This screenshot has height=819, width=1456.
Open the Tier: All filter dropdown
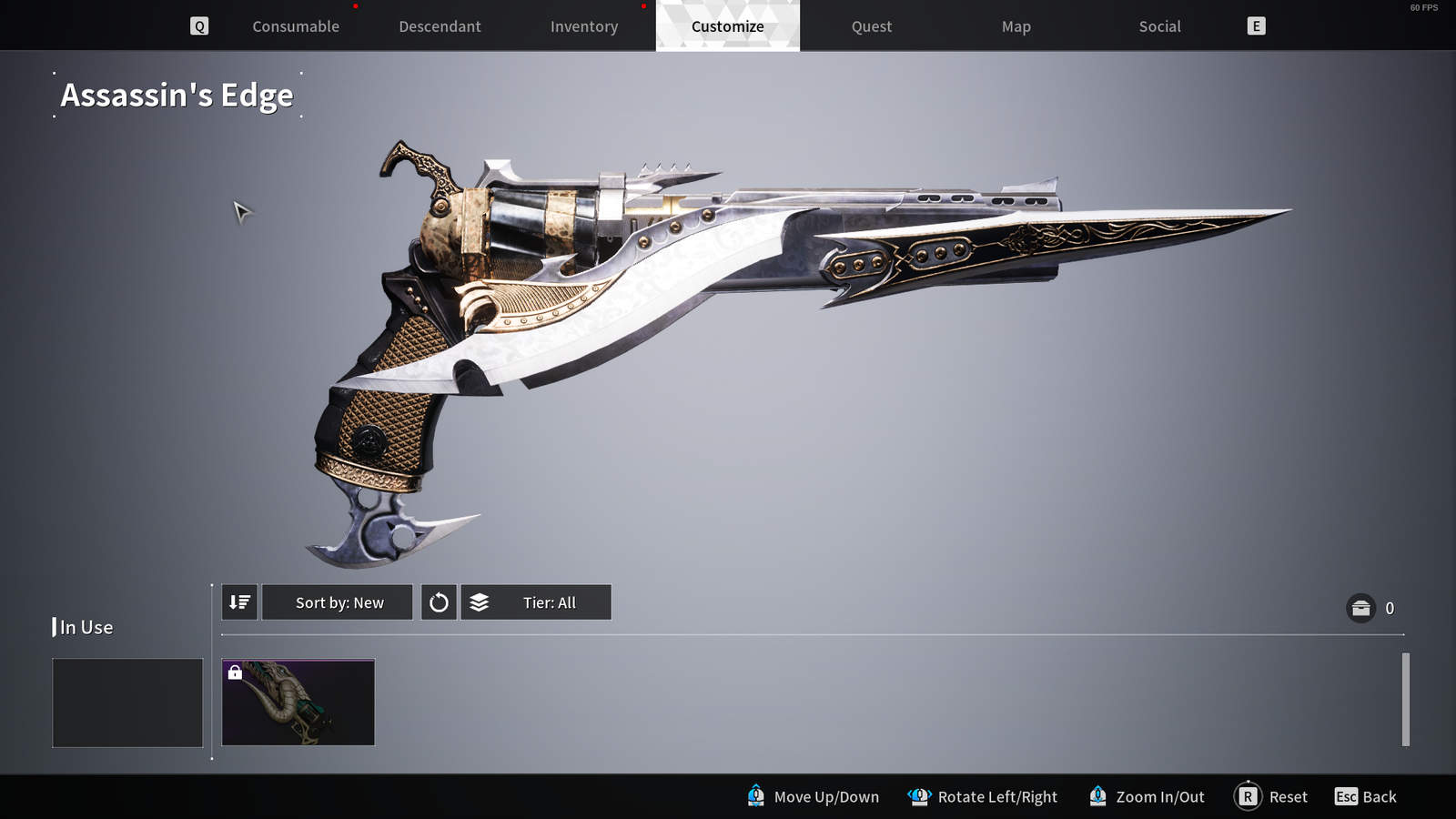pos(536,602)
